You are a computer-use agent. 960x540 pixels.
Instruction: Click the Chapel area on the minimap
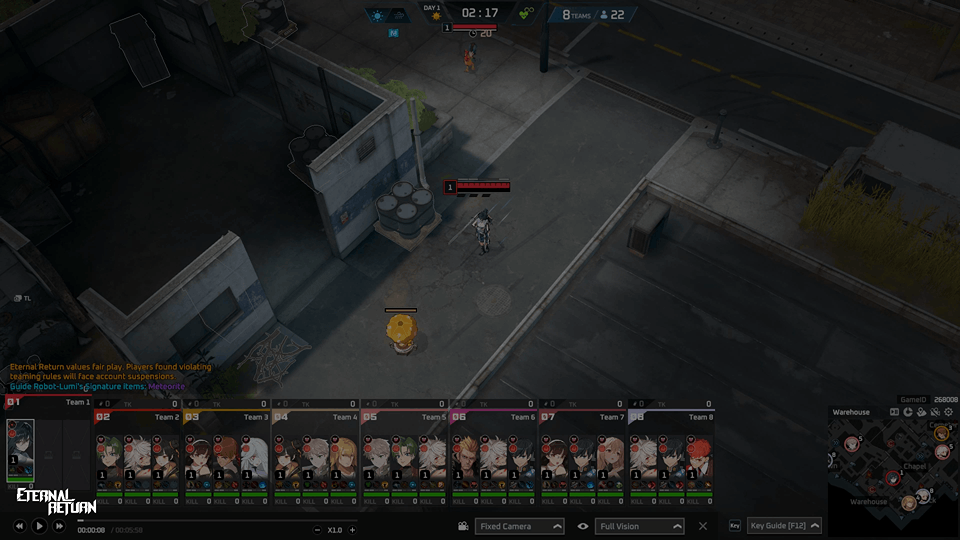click(x=915, y=465)
